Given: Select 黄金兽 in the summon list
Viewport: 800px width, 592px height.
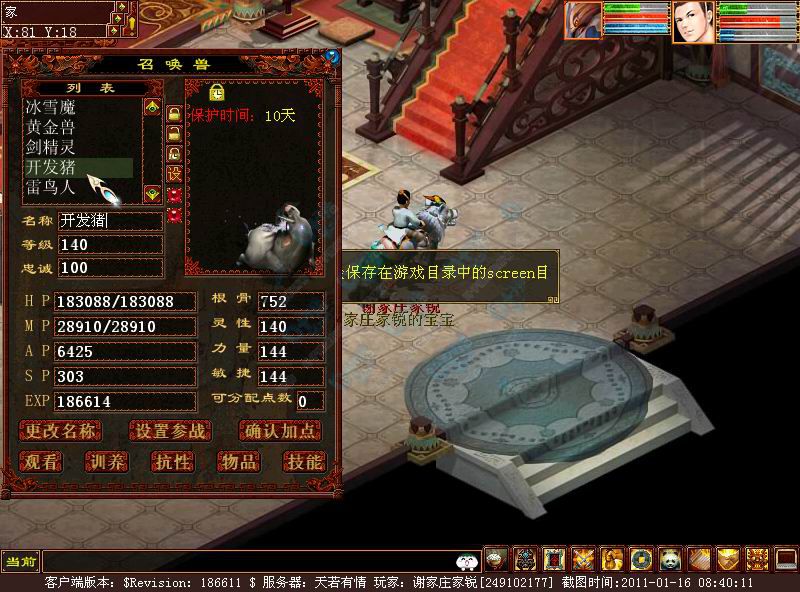Looking at the screenshot, I should coord(51,127).
